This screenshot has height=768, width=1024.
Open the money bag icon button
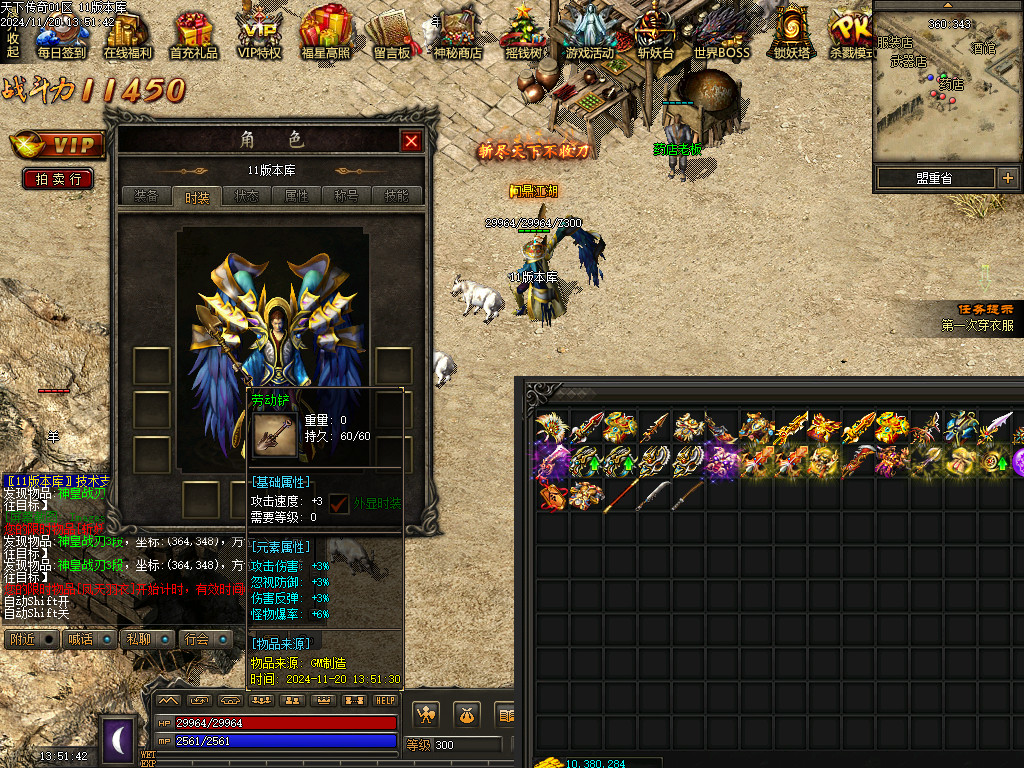[465, 714]
